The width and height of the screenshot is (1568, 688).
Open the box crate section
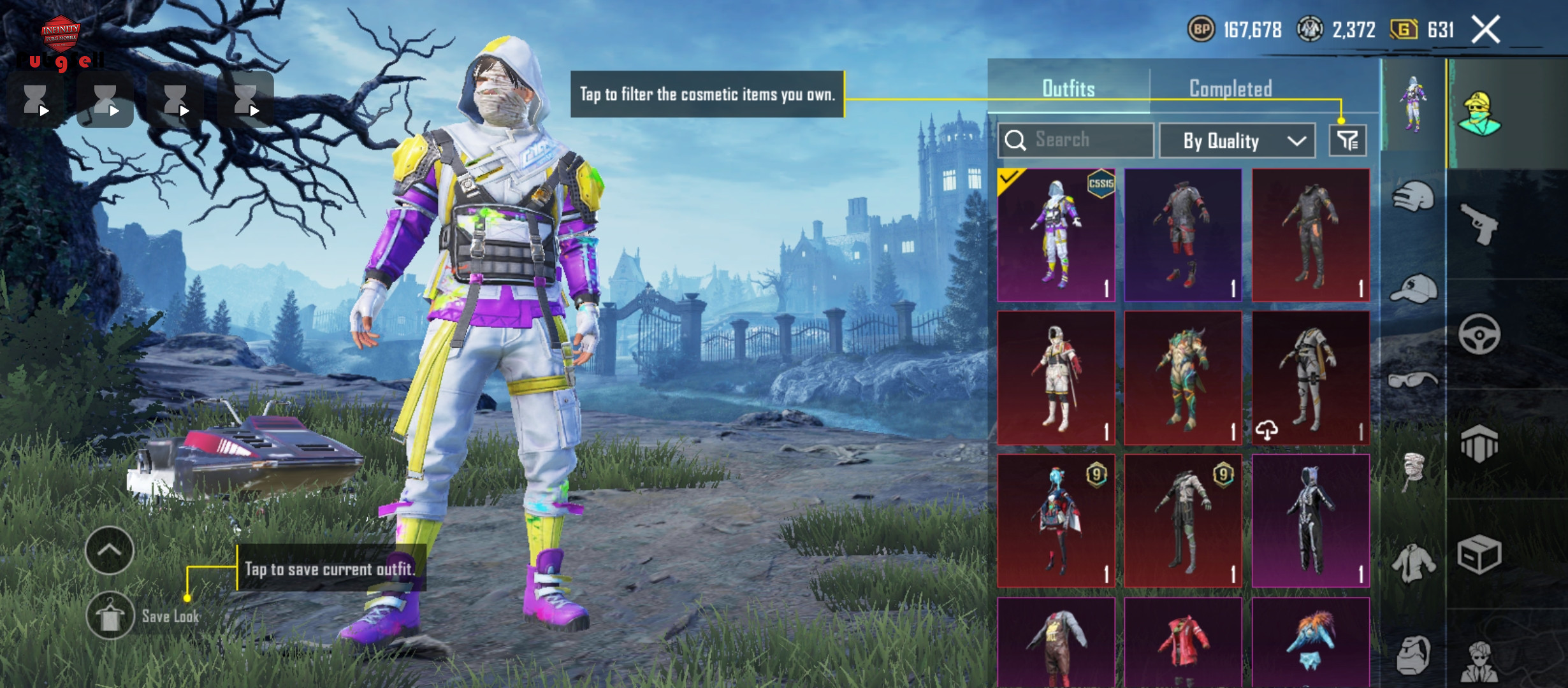1479,554
